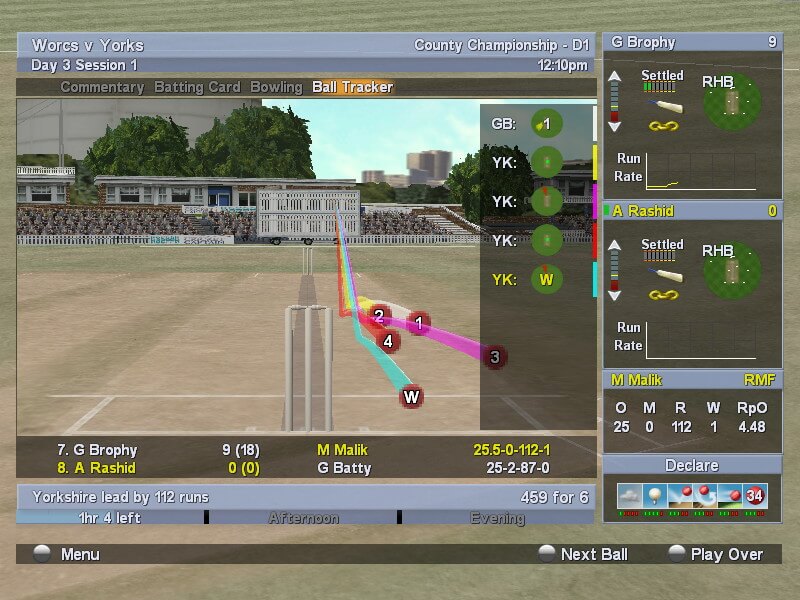Lower G Brophy's aggression with the down arrow

click(x=615, y=126)
